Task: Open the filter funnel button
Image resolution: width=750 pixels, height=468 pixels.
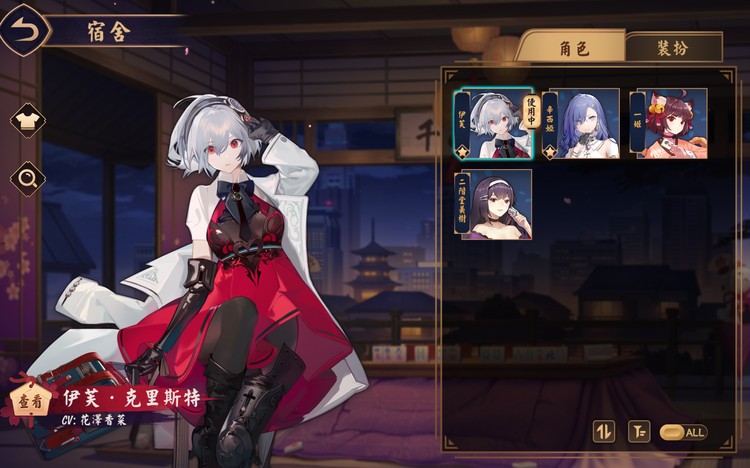Action: point(637,432)
